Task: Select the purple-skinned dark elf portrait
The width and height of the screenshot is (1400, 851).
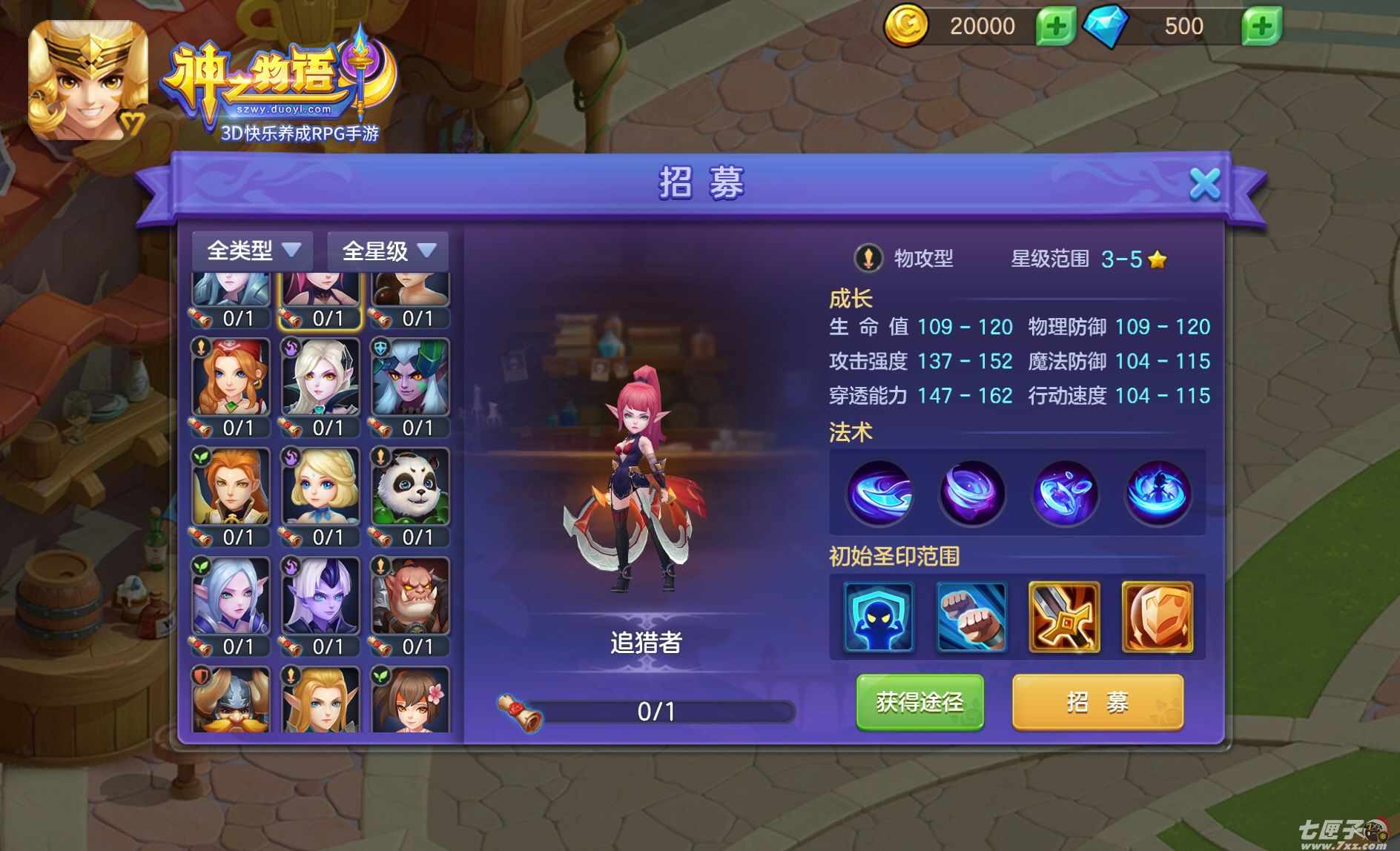Action: click(x=320, y=597)
